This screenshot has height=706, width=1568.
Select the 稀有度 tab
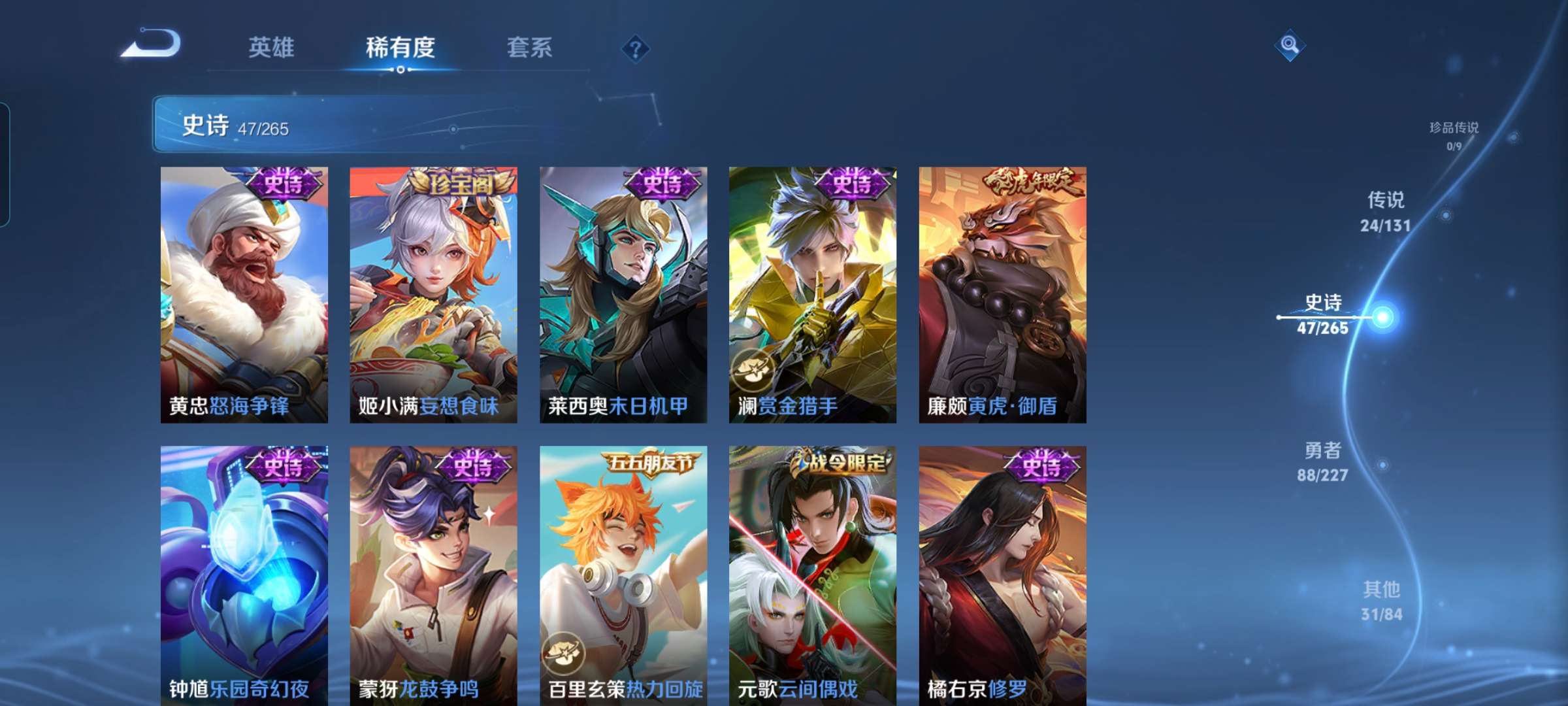(400, 48)
